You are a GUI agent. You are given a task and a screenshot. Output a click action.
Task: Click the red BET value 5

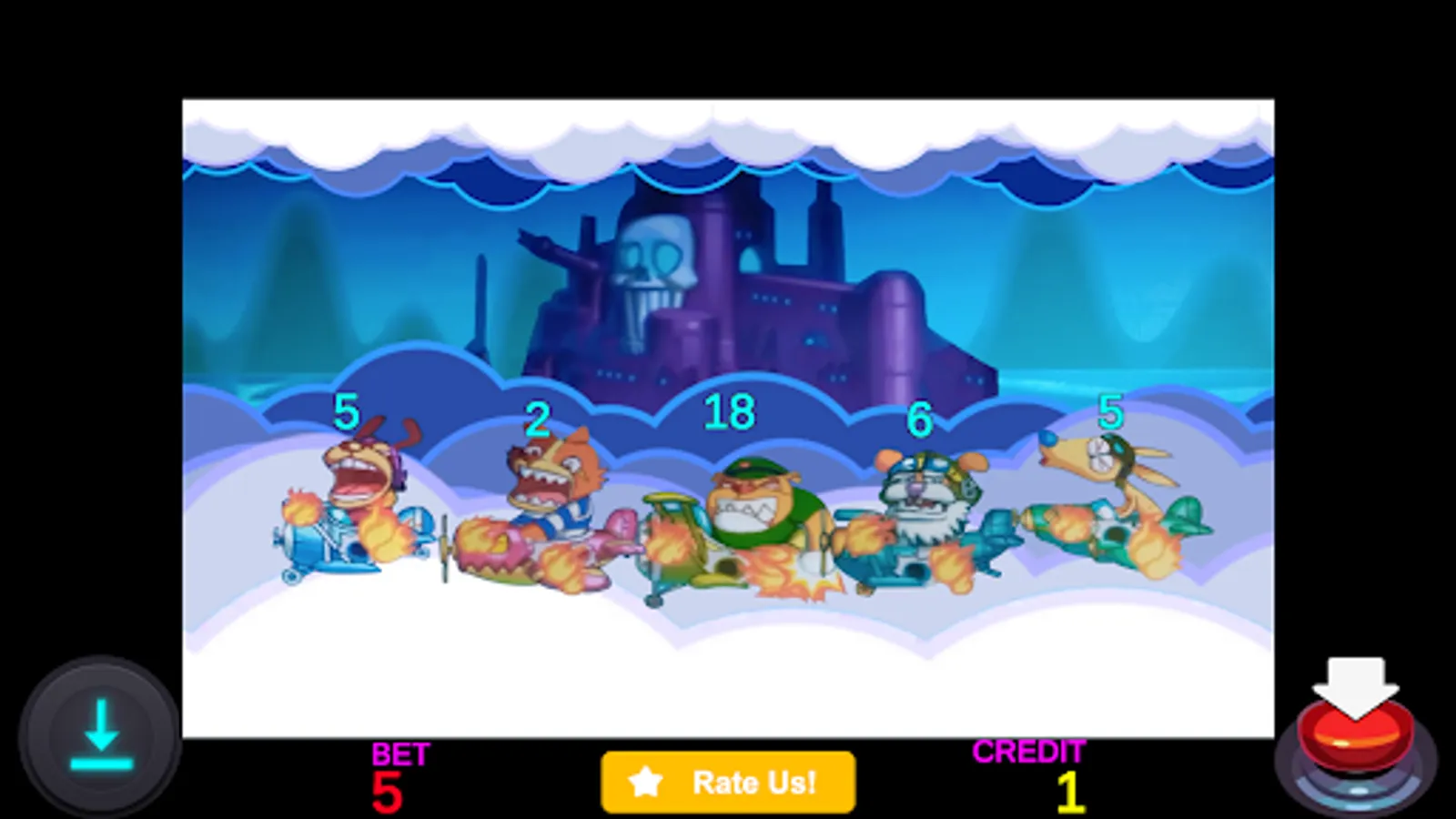click(389, 792)
